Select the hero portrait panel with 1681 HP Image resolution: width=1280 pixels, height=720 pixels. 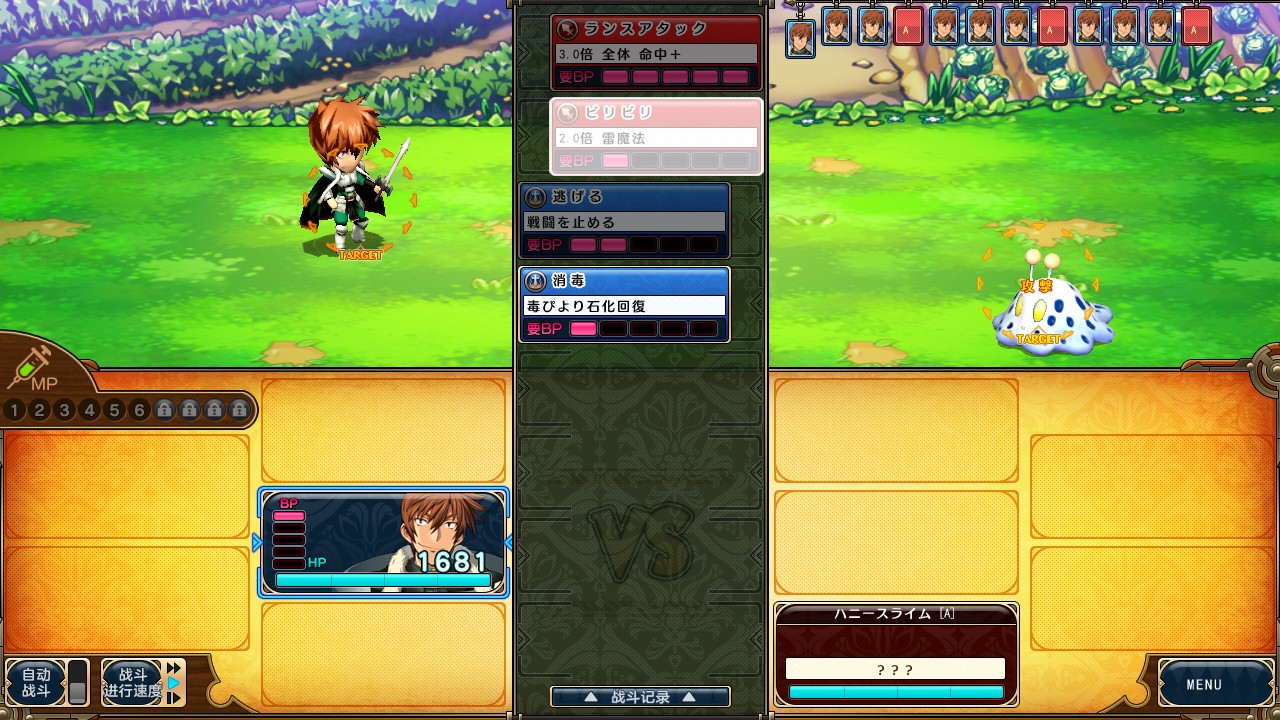pos(384,542)
